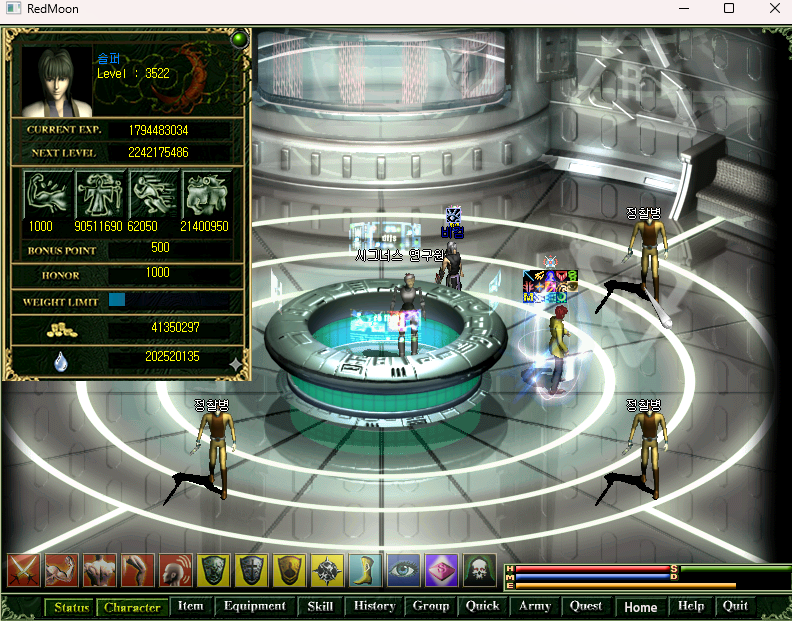792x621 pixels.
Task: Open the Item inventory
Action: [190, 606]
